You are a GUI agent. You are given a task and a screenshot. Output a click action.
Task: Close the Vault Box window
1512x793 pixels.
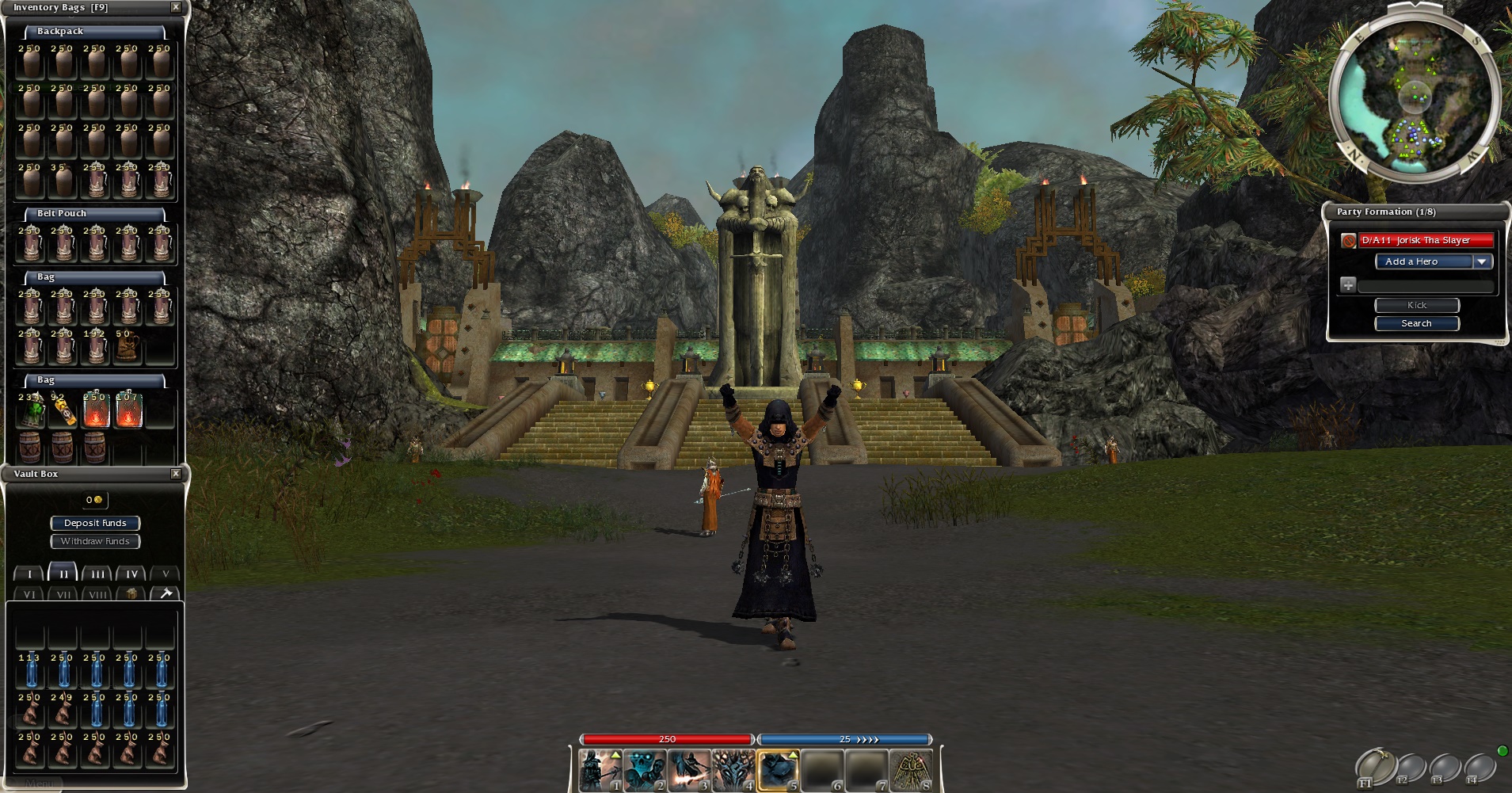pos(176,474)
